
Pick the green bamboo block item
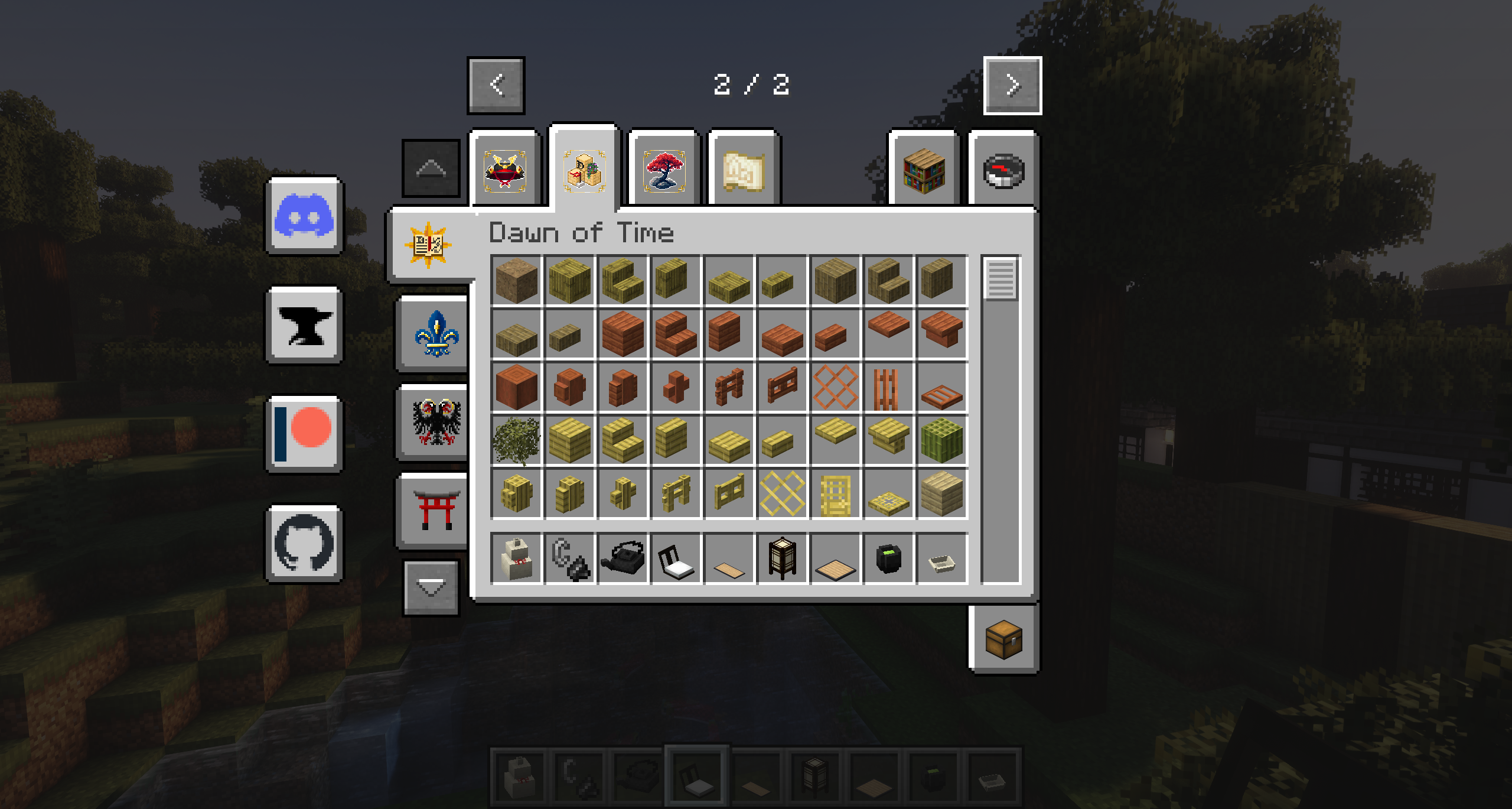click(941, 441)
